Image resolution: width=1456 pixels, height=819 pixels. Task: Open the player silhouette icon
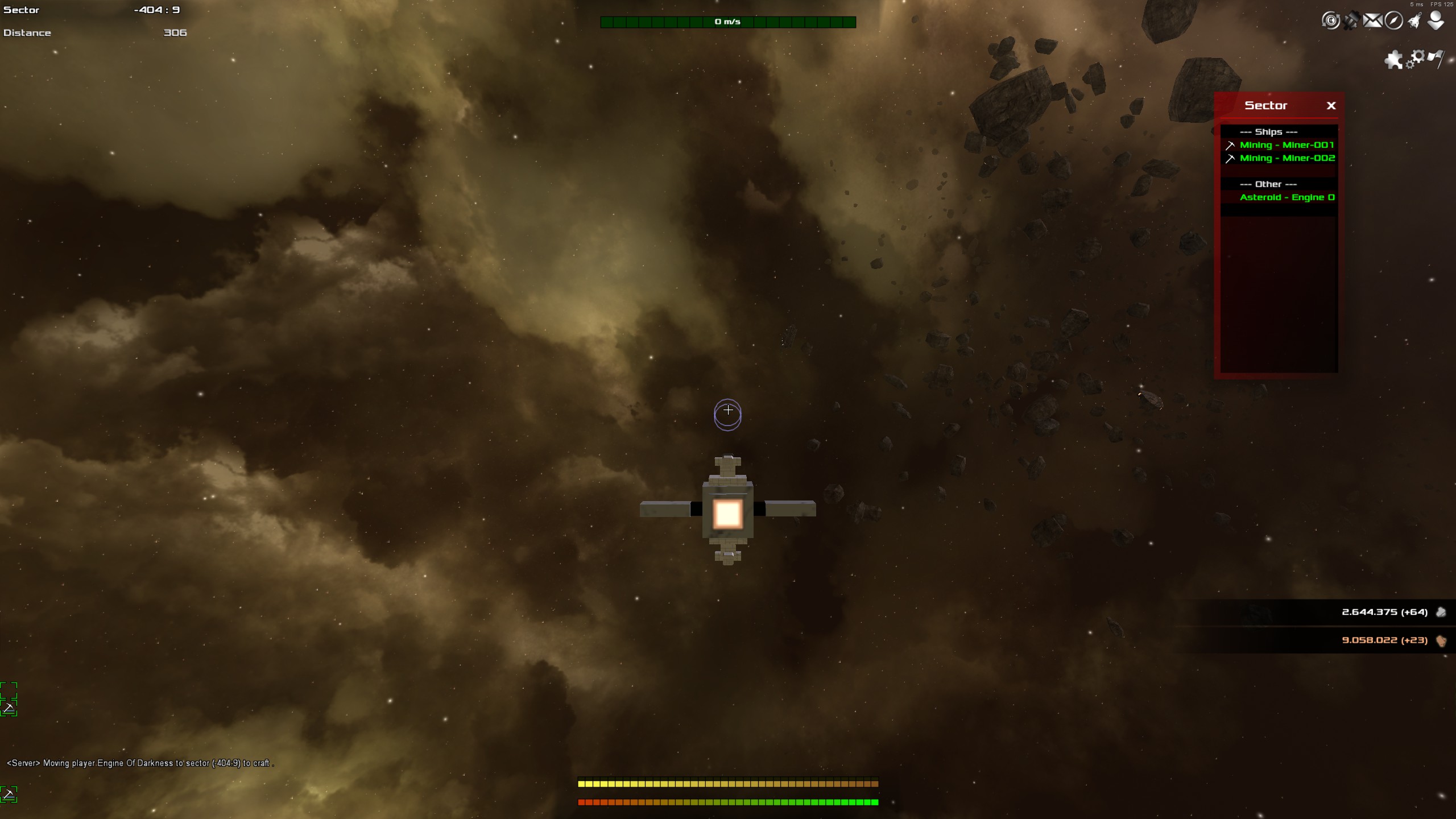1436,21
